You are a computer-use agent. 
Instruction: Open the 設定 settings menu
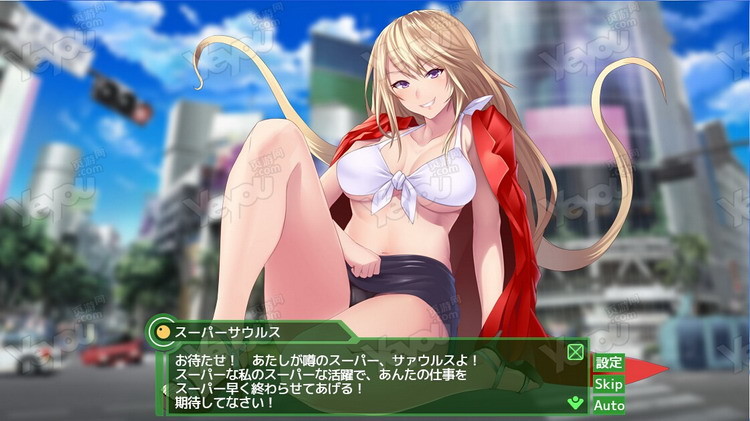coord(608,362)
